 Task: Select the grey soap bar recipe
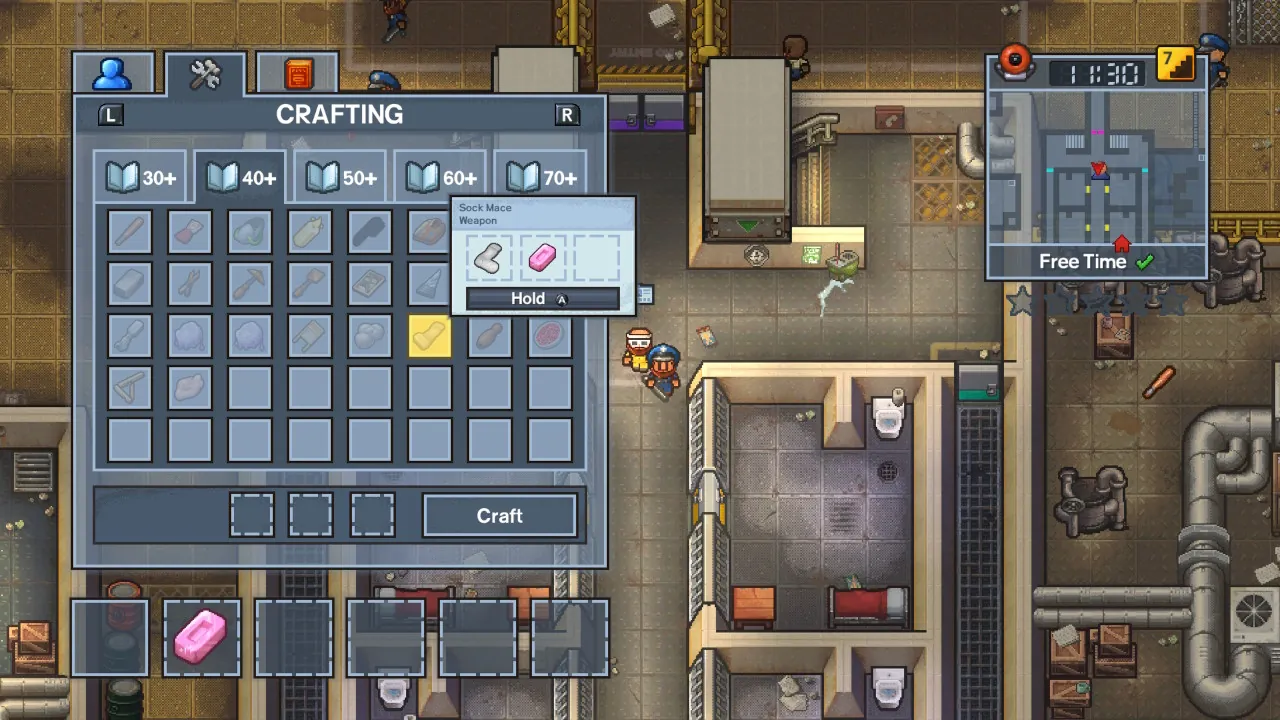point(130,284)
